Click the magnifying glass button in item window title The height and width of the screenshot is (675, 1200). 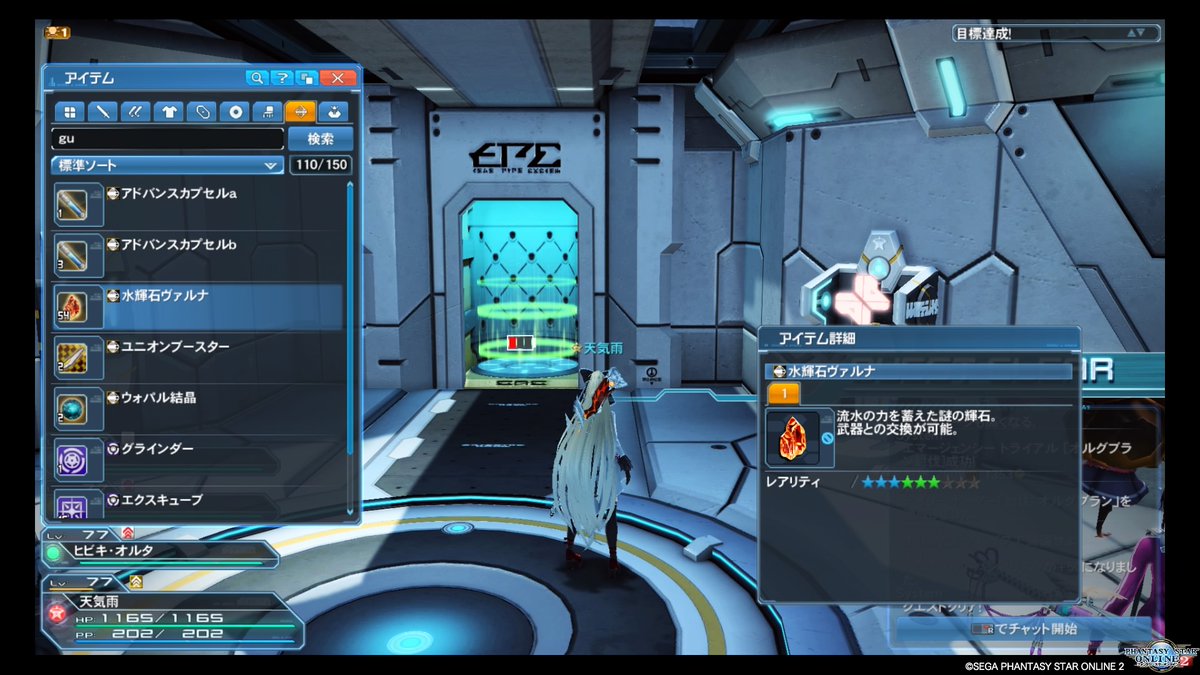pos(257,78)
